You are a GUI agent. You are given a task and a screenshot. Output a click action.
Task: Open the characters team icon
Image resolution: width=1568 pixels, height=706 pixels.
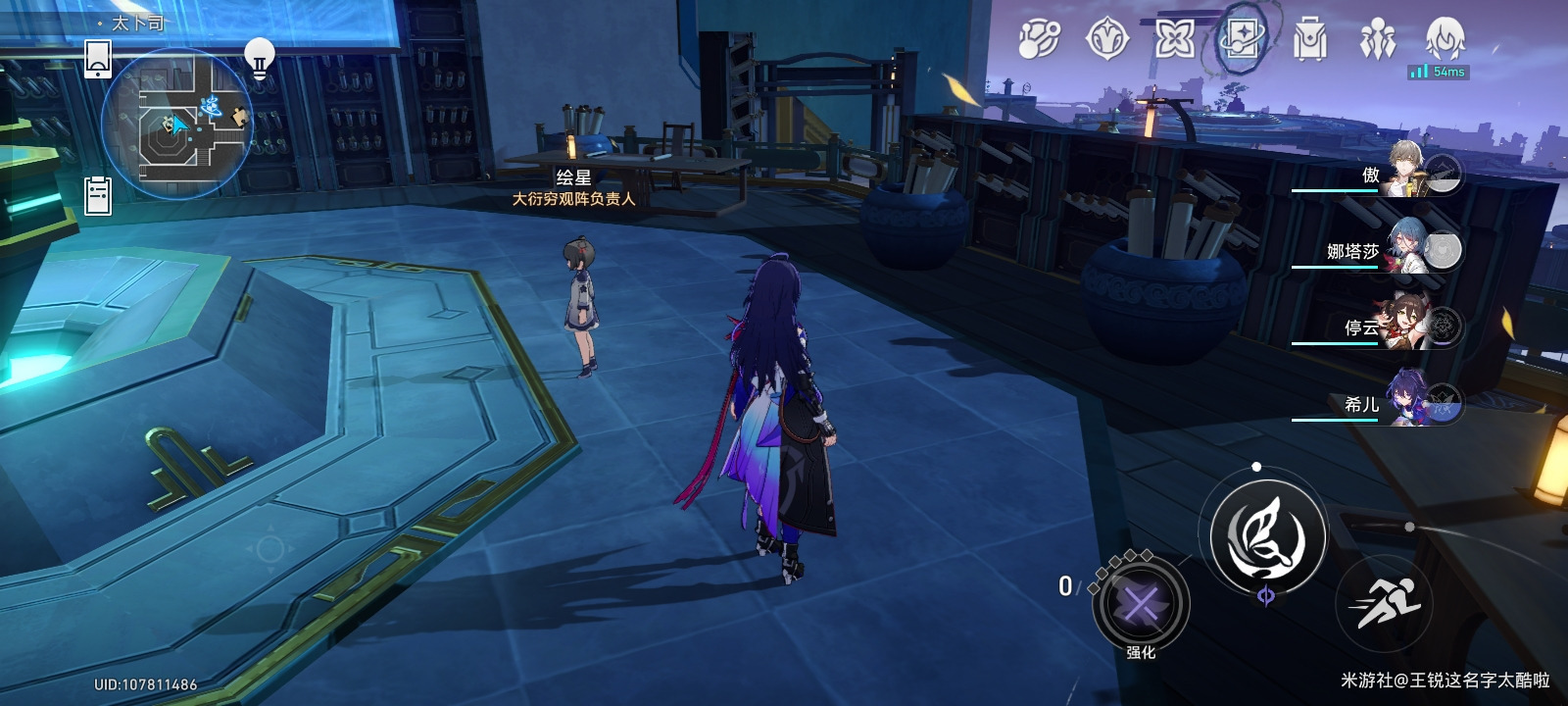[x=1377, y=40]
